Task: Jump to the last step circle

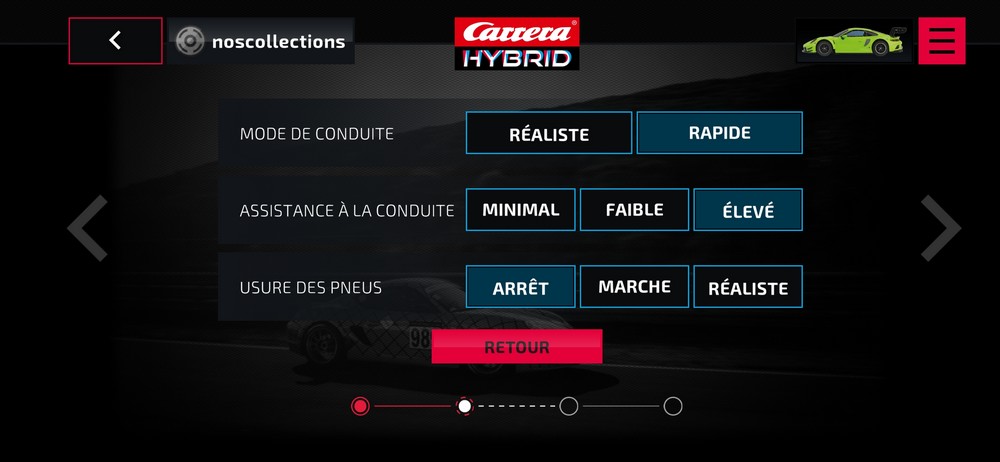Action: pyautogui.click(x=673, y=406)
